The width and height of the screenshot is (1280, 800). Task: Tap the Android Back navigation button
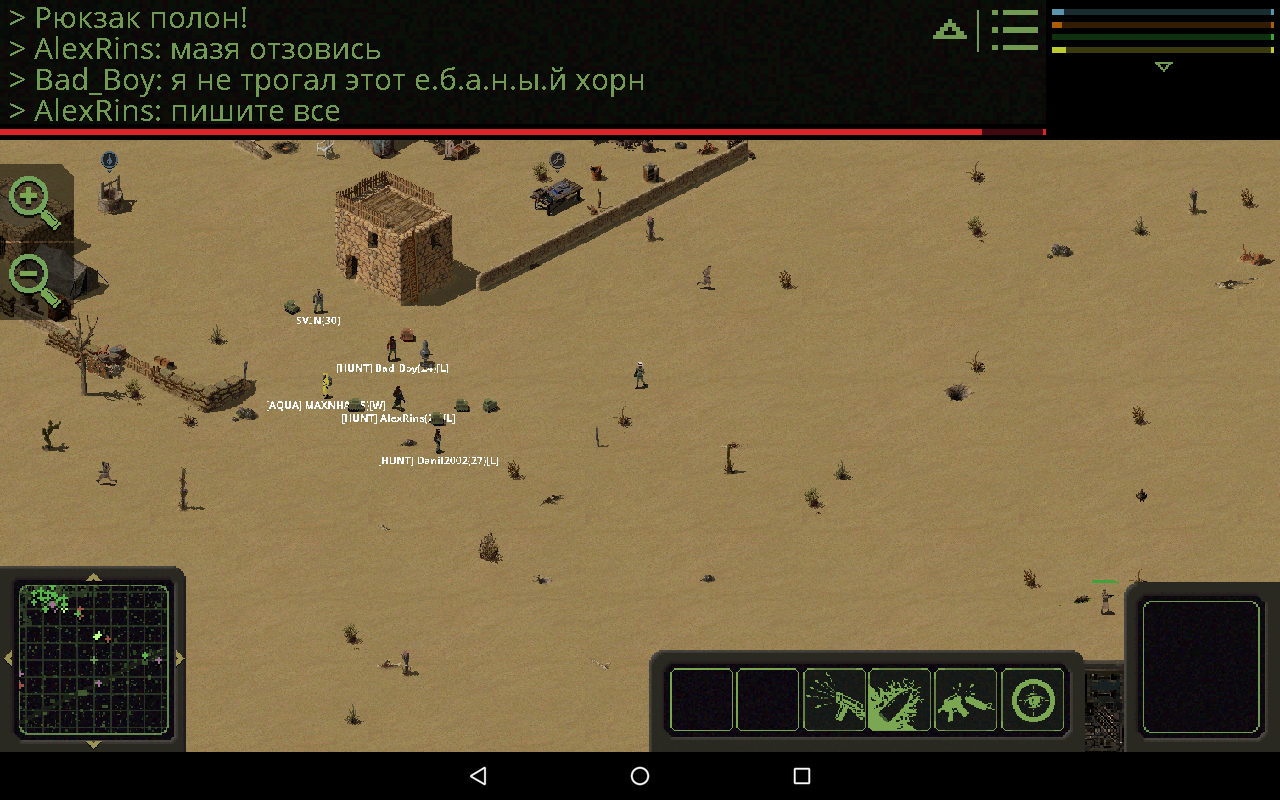click(479, 775)
